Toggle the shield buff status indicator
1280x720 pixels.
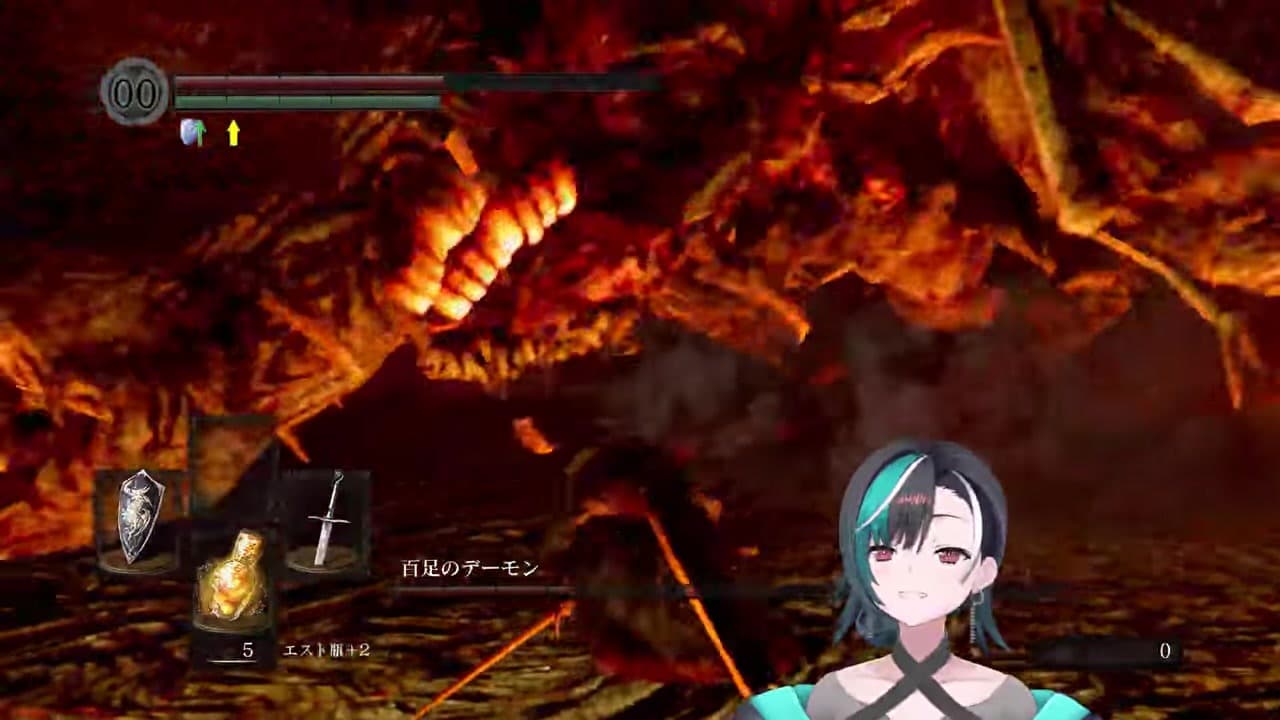[193, 131]
